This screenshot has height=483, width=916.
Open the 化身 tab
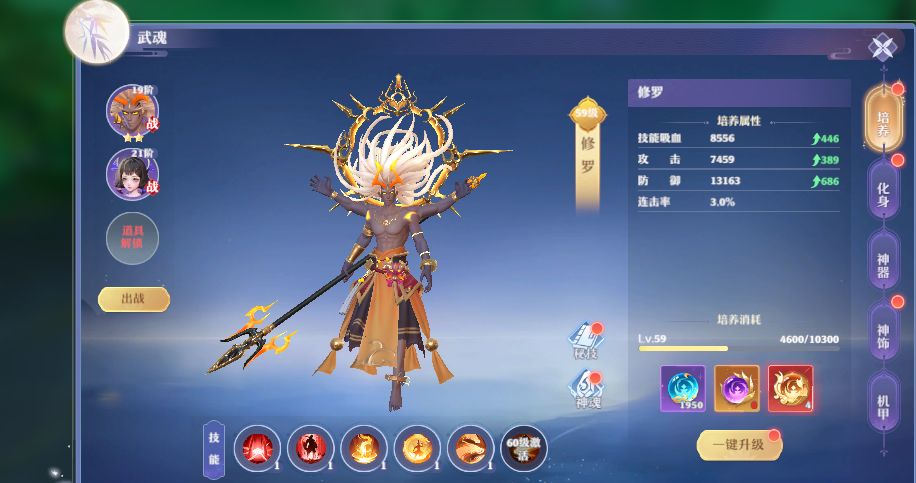pyautogui.click(x=883, y=188)
